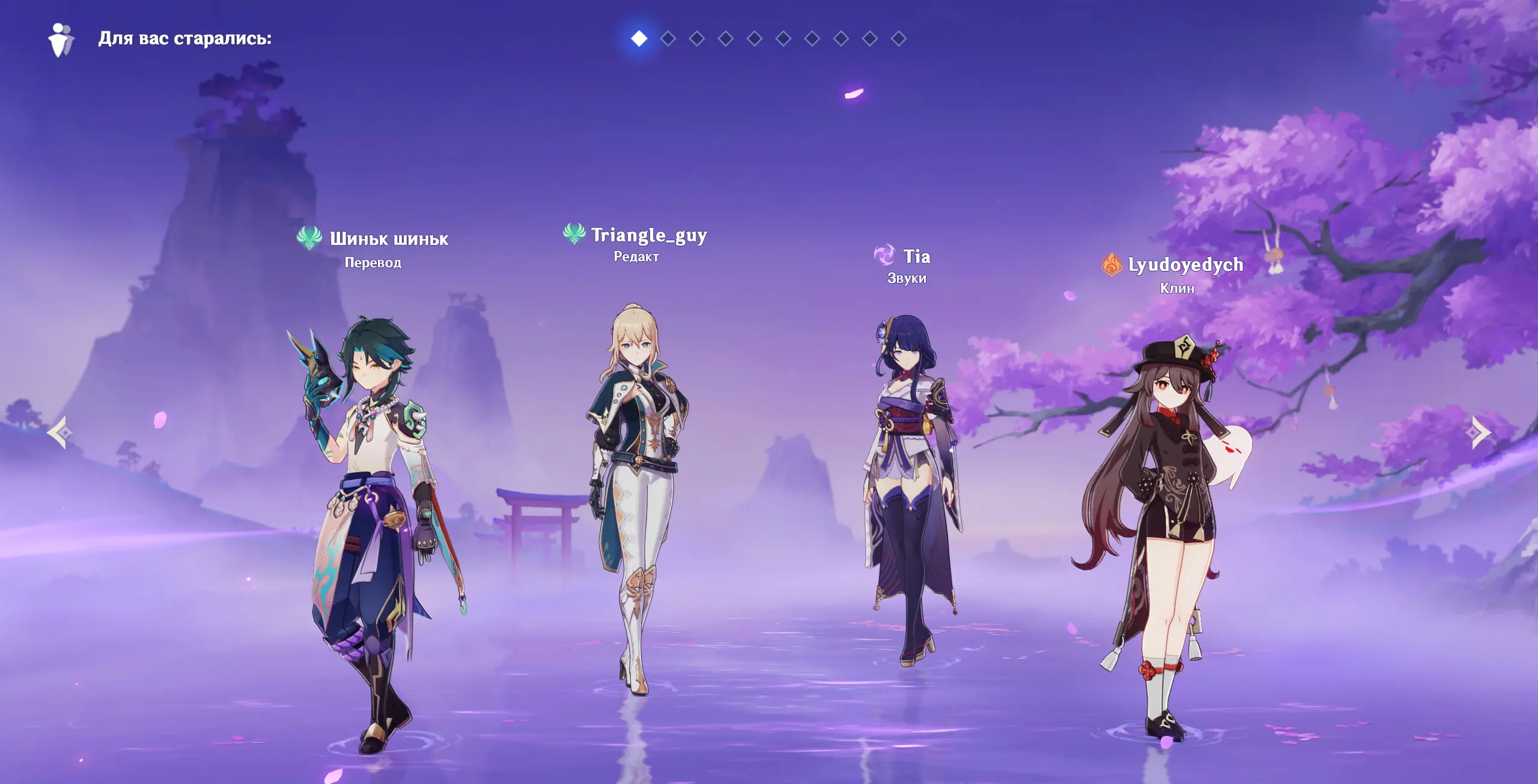1538x784 pixels.
Task: Select the Tia name label
Action: click(x=917, y=257)
